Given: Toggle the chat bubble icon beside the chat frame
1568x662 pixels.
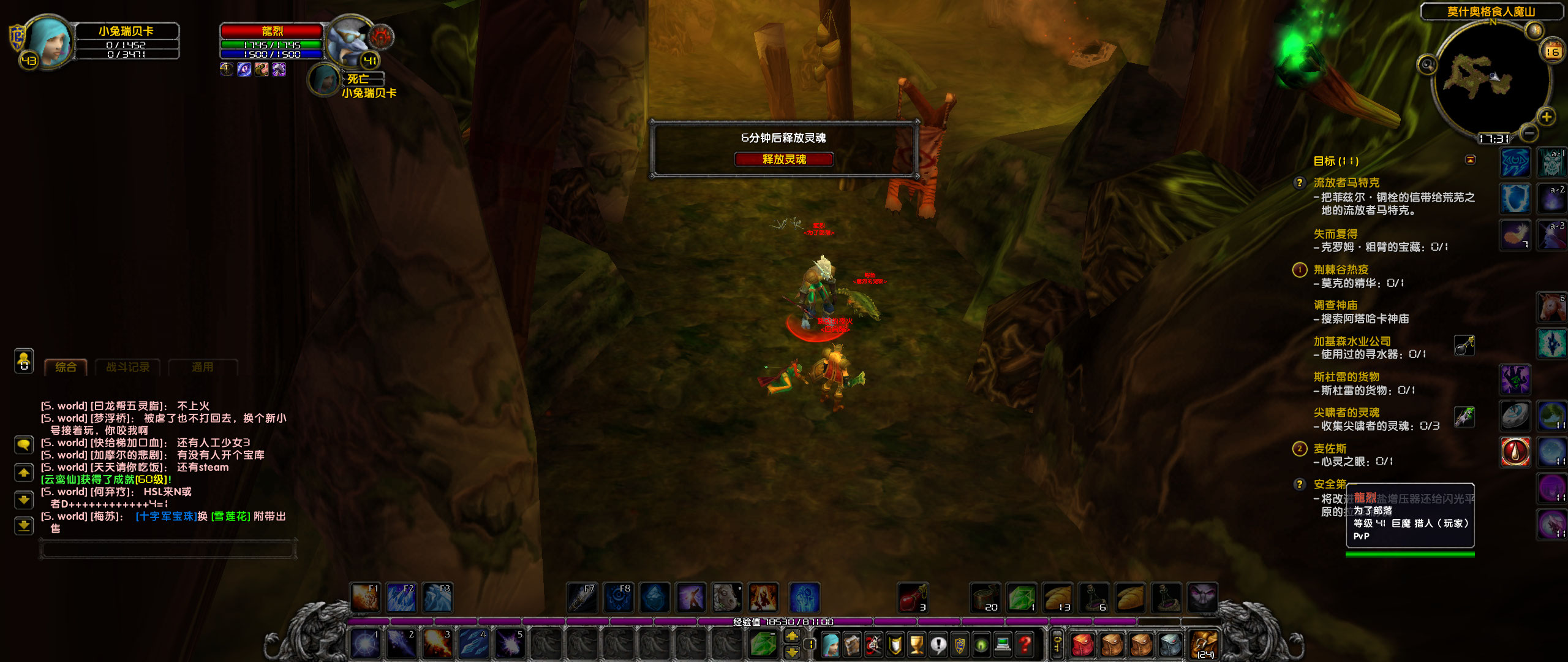Looking at the screenshot, I should point(23,446).
